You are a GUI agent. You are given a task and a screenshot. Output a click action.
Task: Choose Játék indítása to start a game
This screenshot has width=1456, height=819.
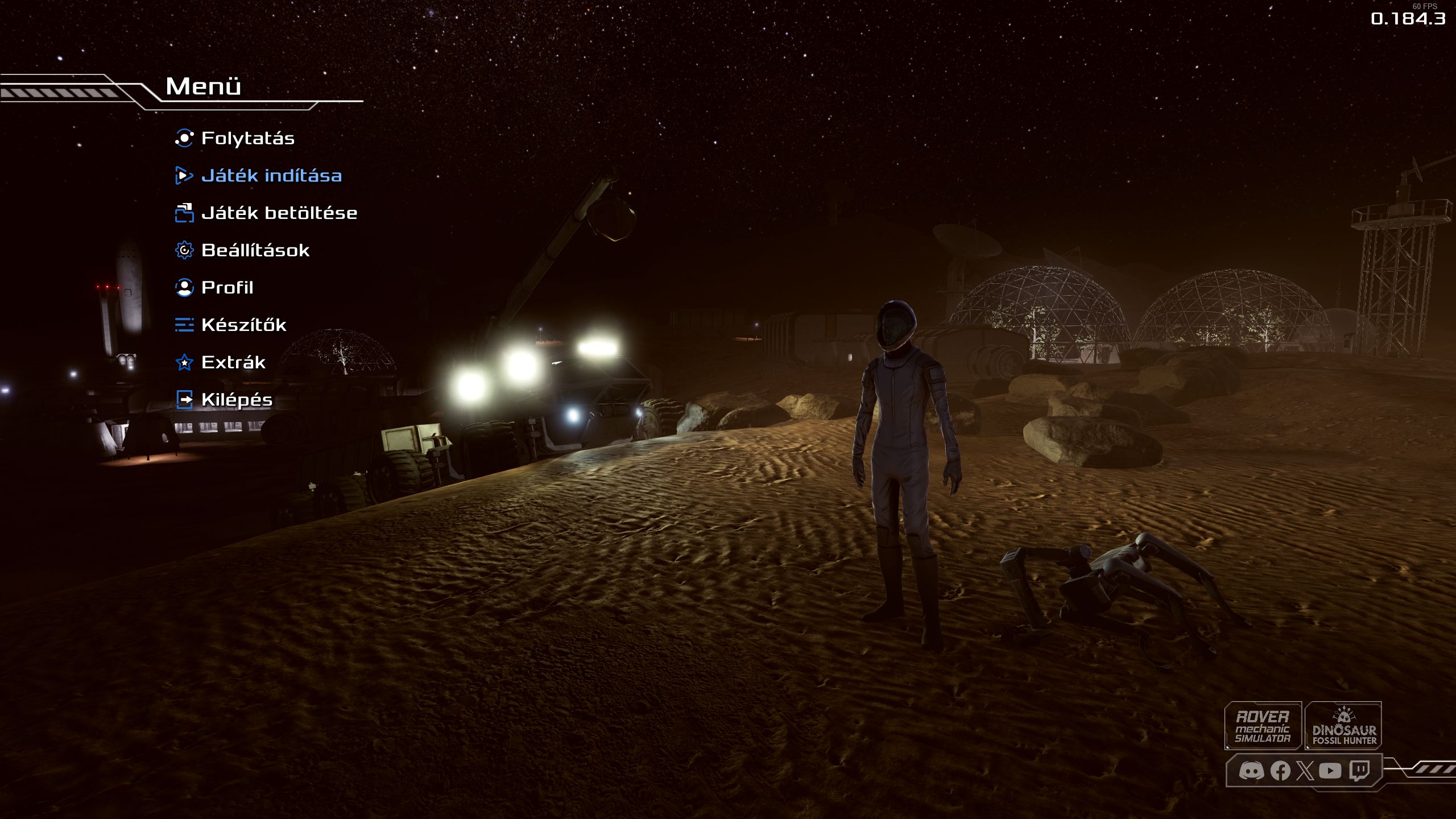pyautogui.click(x=271, y=176)
